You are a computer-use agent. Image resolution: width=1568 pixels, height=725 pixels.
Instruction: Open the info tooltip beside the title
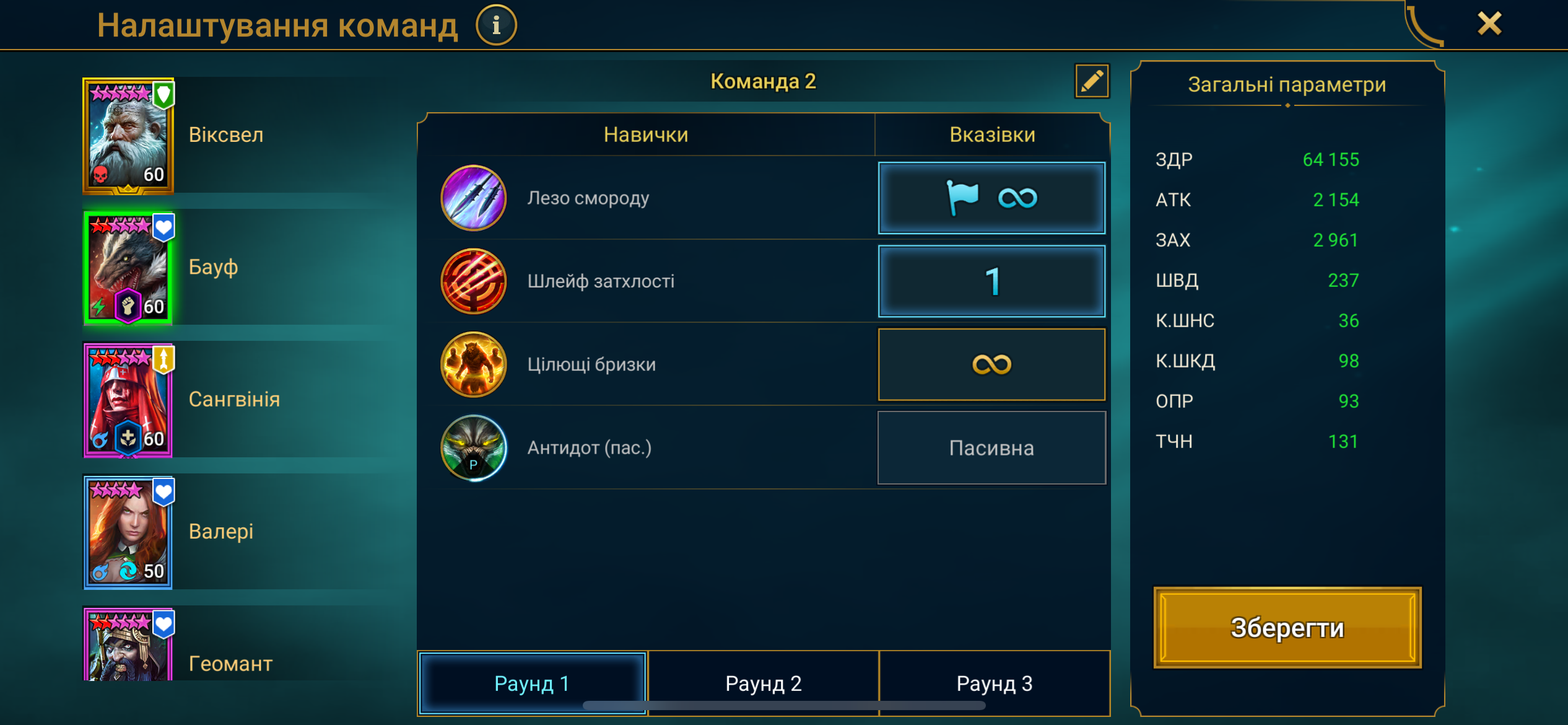pyautogui.click(x=496, y=25)
